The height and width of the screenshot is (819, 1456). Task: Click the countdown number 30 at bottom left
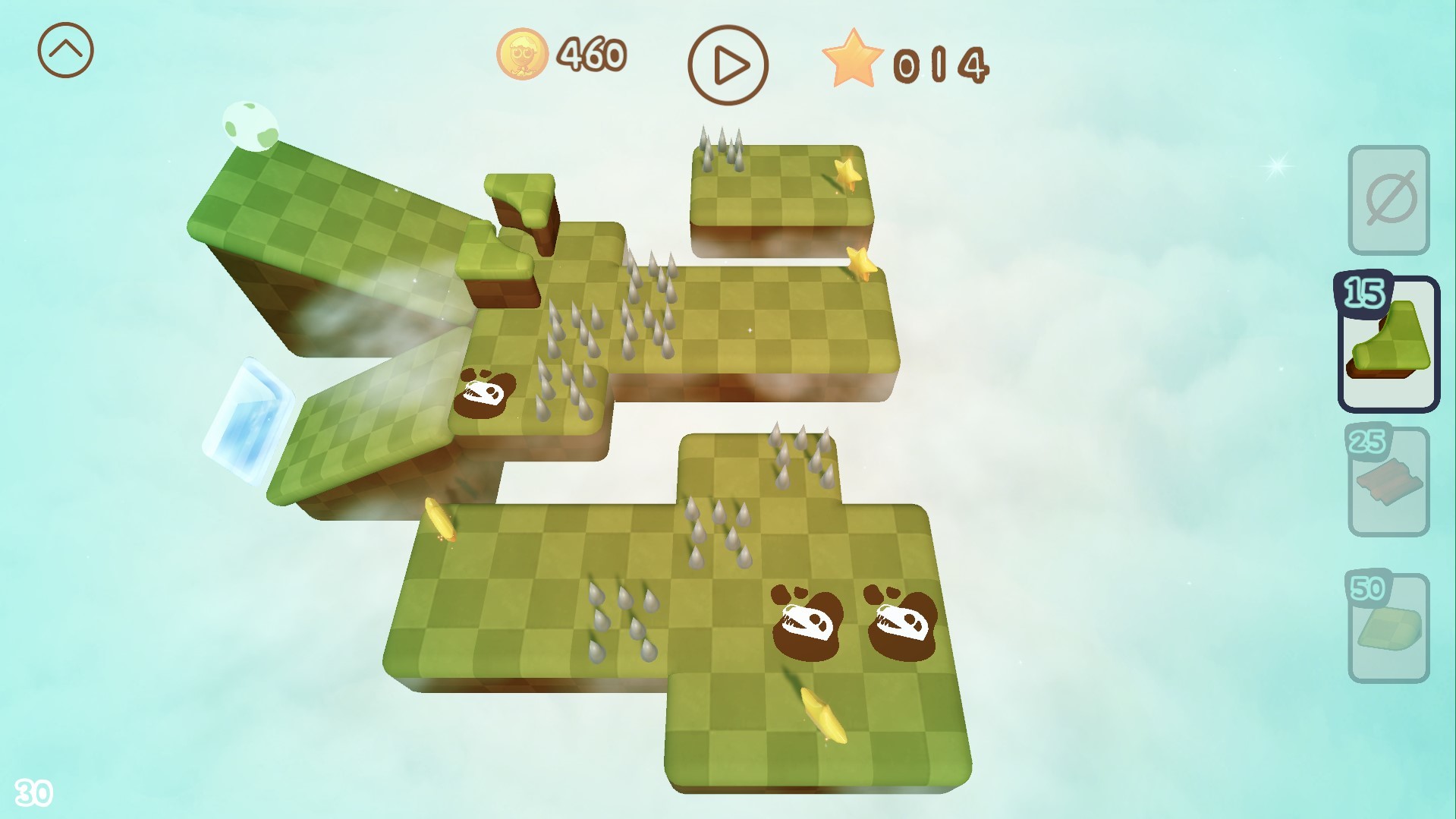click(x=35, y=792)
